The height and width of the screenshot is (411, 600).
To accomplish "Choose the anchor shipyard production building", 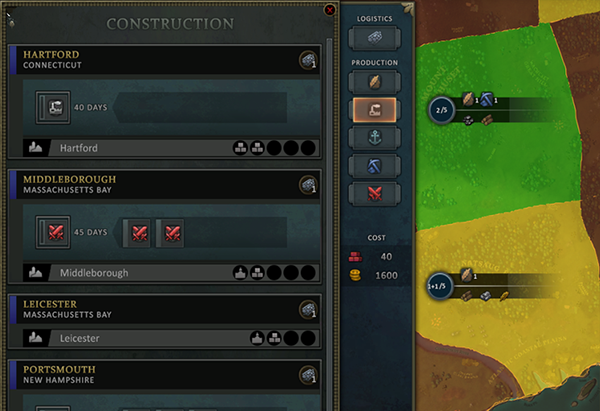I will pyautogui.click(x=374, y=137).
